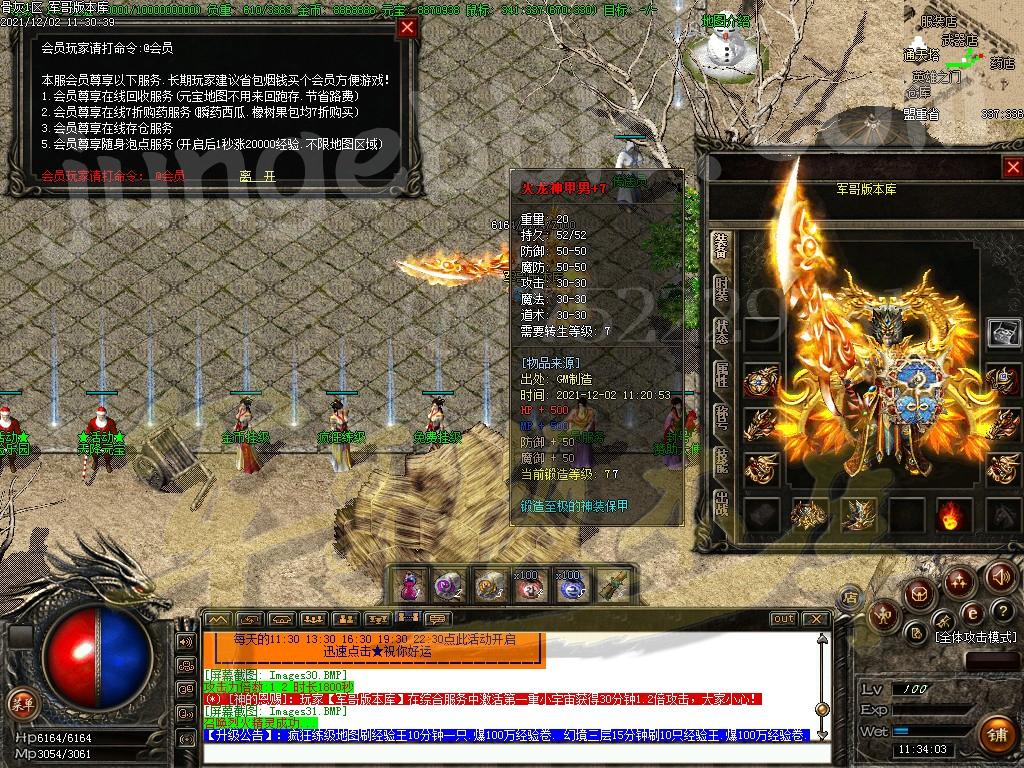Show the 属性 (attributes) tab
This screenshot has width=1024, height=768.
pyautogui.click(x=721, y=375)
